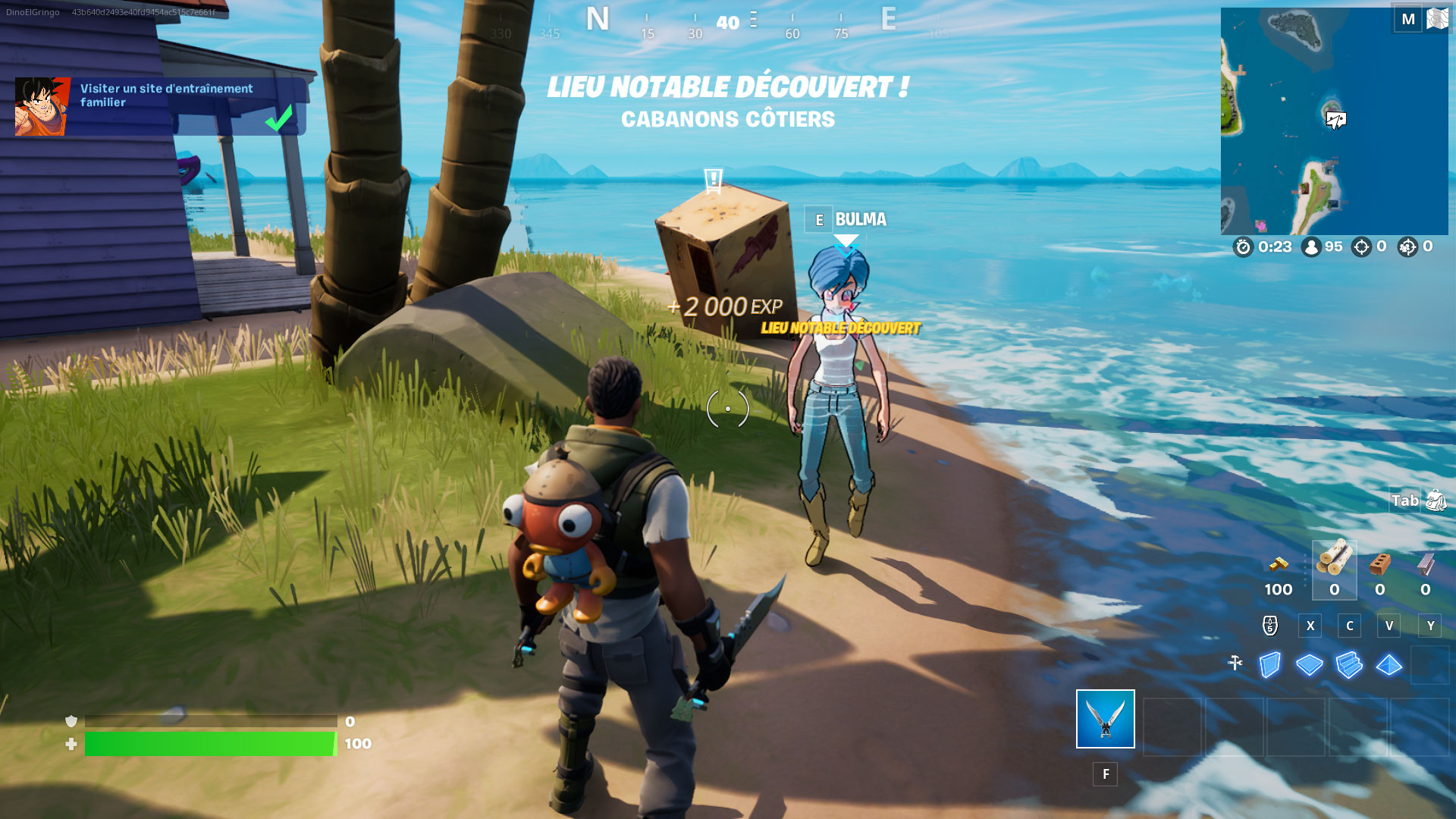The image size is (1456, 819).
Task: Select the pyramid roof build piece icon
Action: (1388, 666)
